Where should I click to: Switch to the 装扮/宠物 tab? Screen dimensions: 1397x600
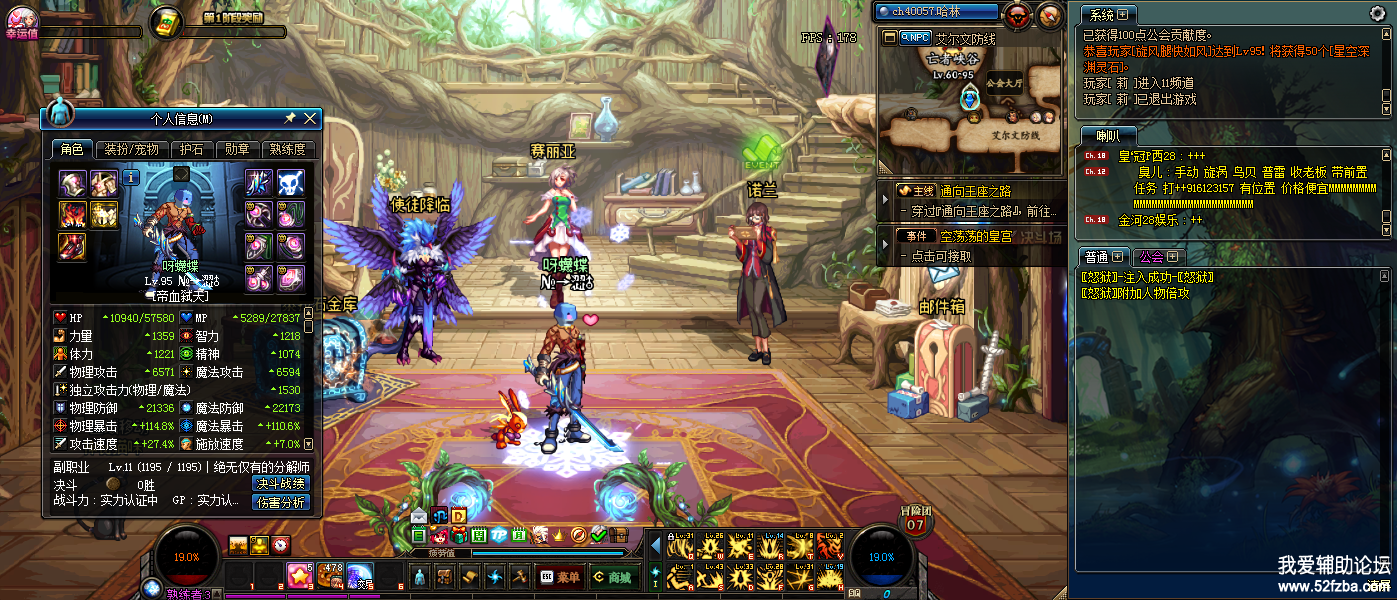131,150
